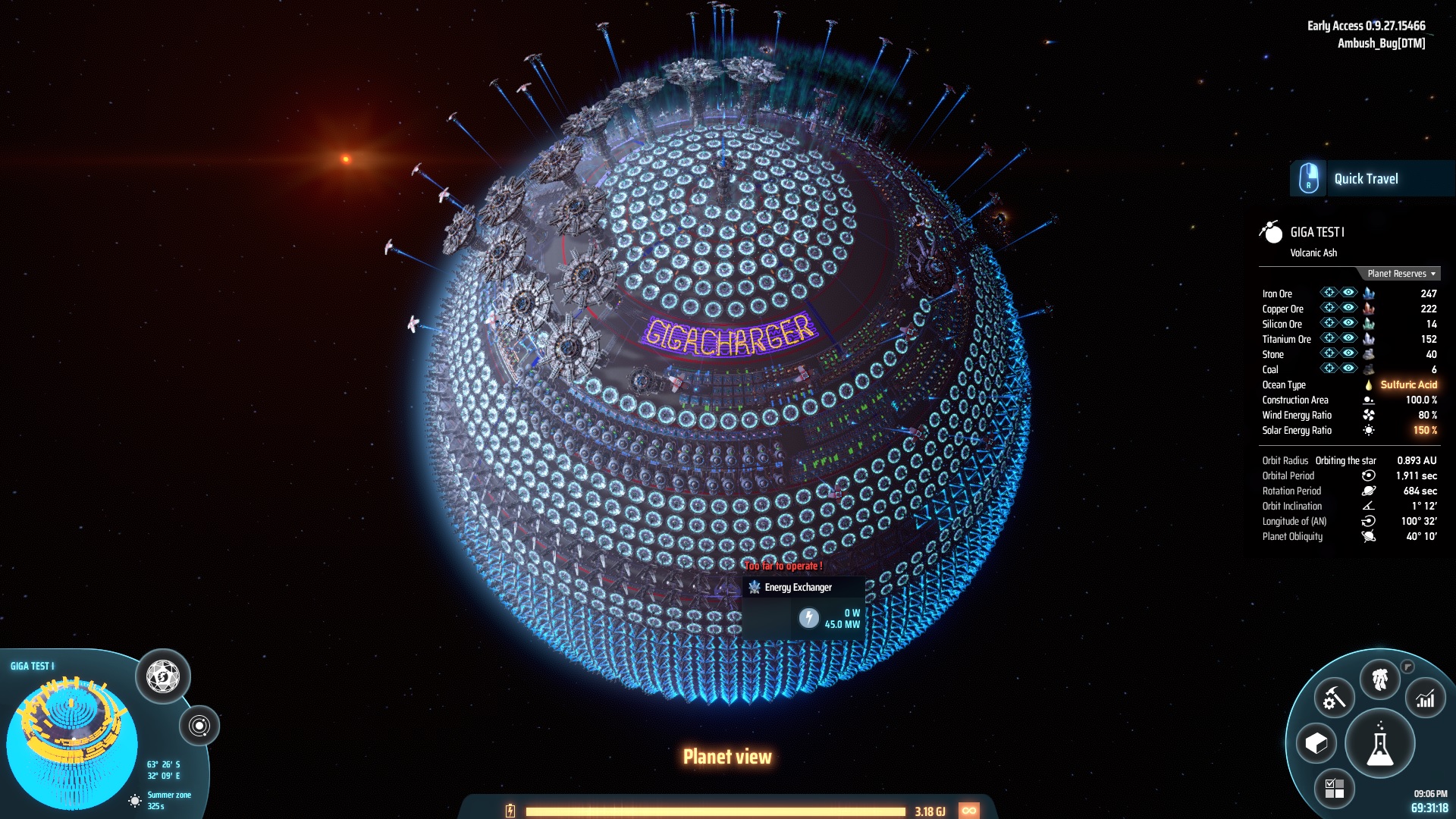Open Milestones via the checkmark grid icon

point(1335,786)
